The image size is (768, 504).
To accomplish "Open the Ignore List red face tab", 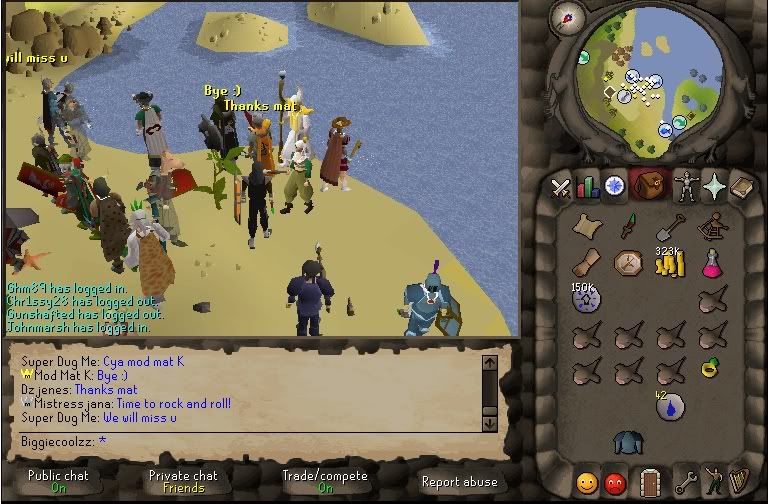I will click(615, 482).
